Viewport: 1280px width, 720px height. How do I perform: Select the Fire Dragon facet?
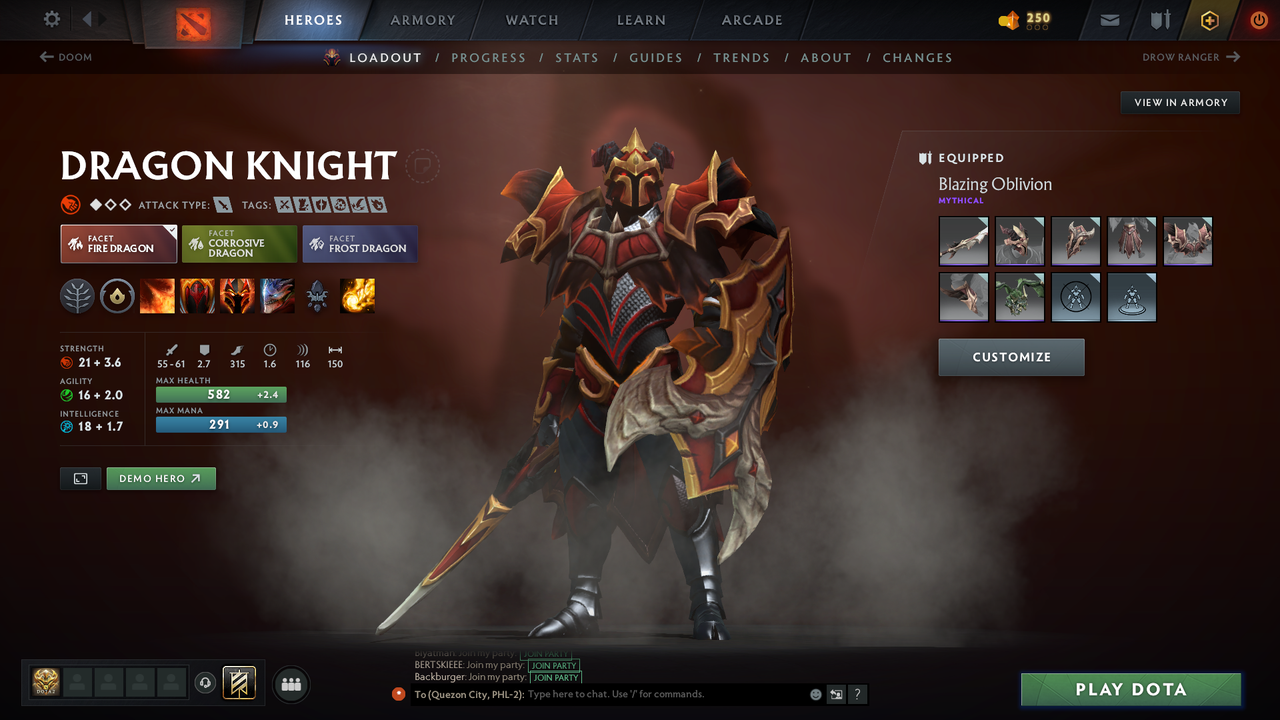click(118, 243)
